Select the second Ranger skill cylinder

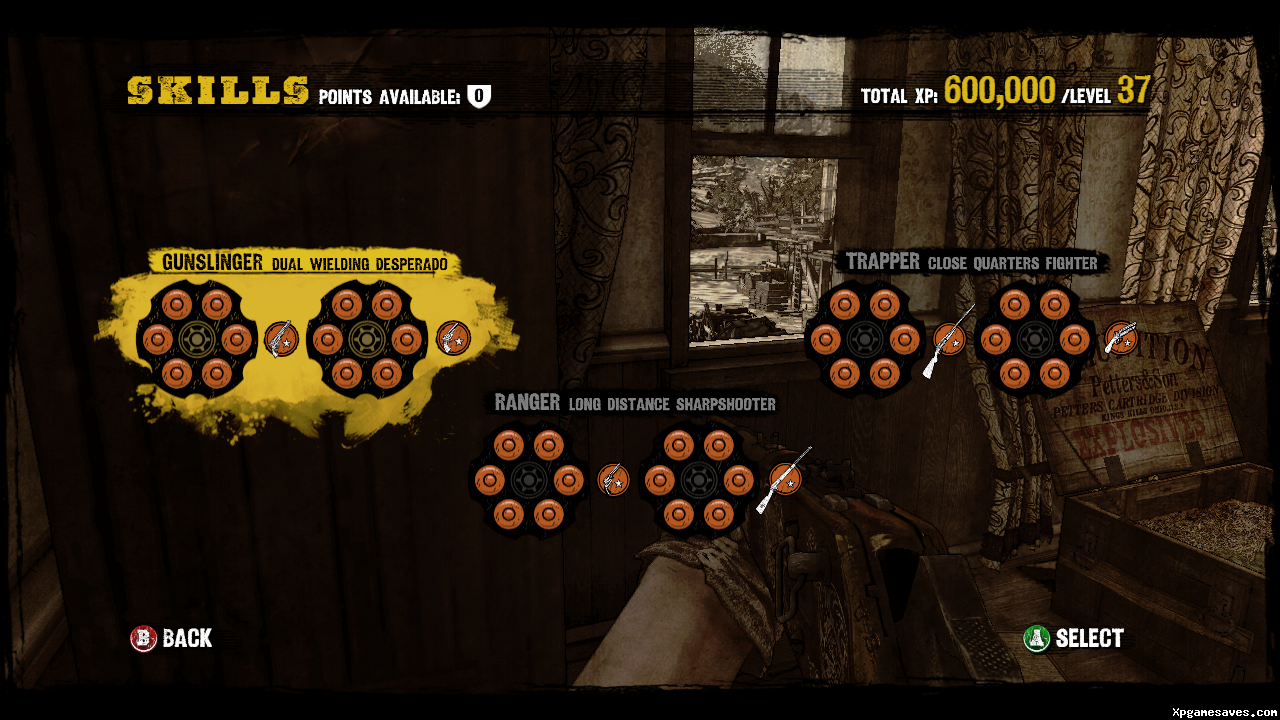(x=698, y=480)
